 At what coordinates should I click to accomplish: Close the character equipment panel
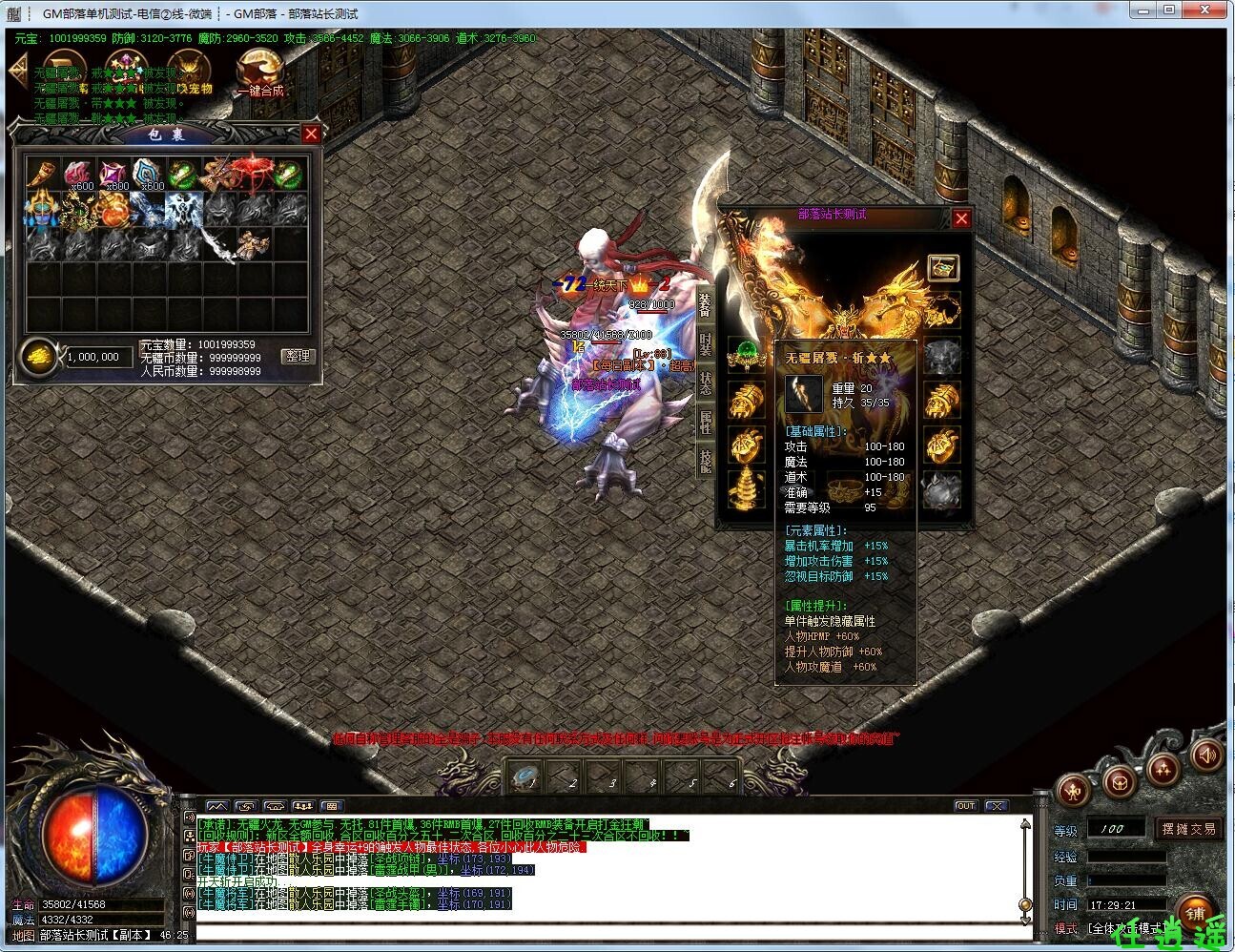961,218
